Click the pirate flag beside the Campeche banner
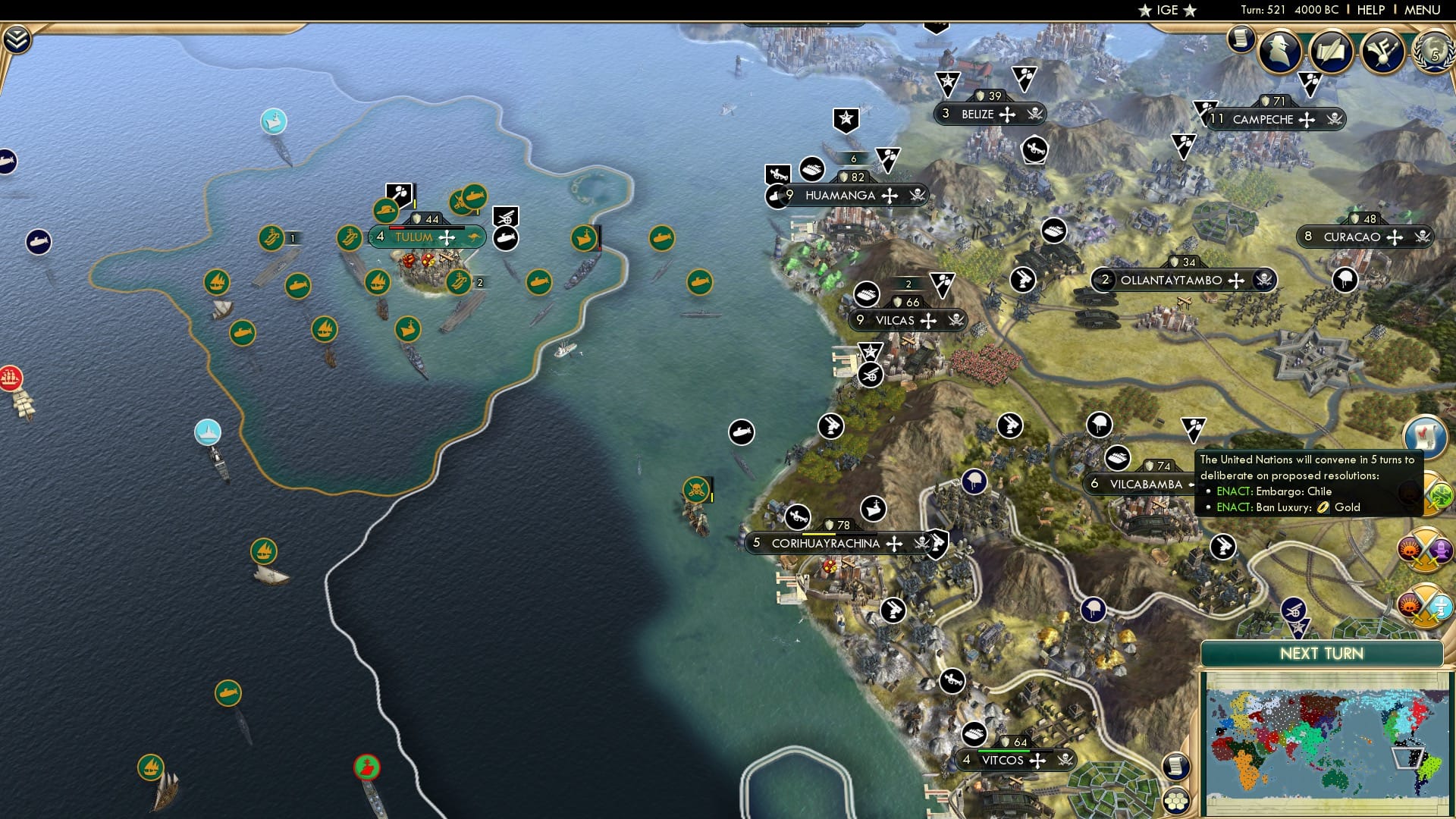Image resolution: width=1456 pixels, height=819 pixels. pos(1336,120)
